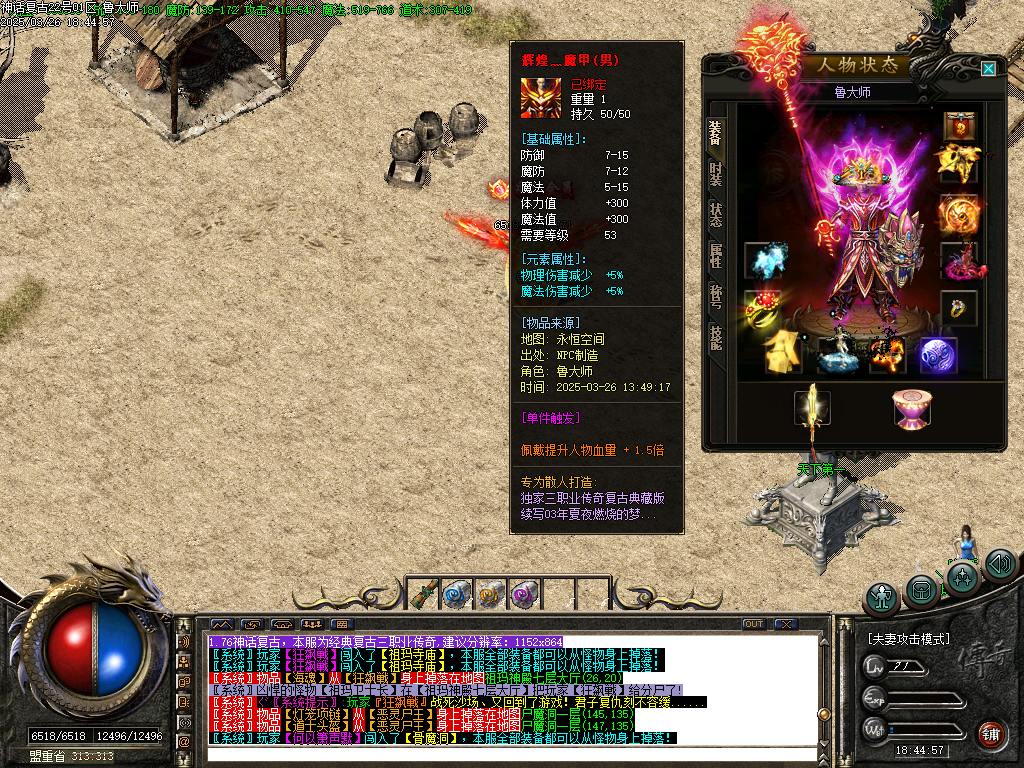
Task: Use the purple-gem scroll in the hotbar
Action: click(x=524, y=594)
